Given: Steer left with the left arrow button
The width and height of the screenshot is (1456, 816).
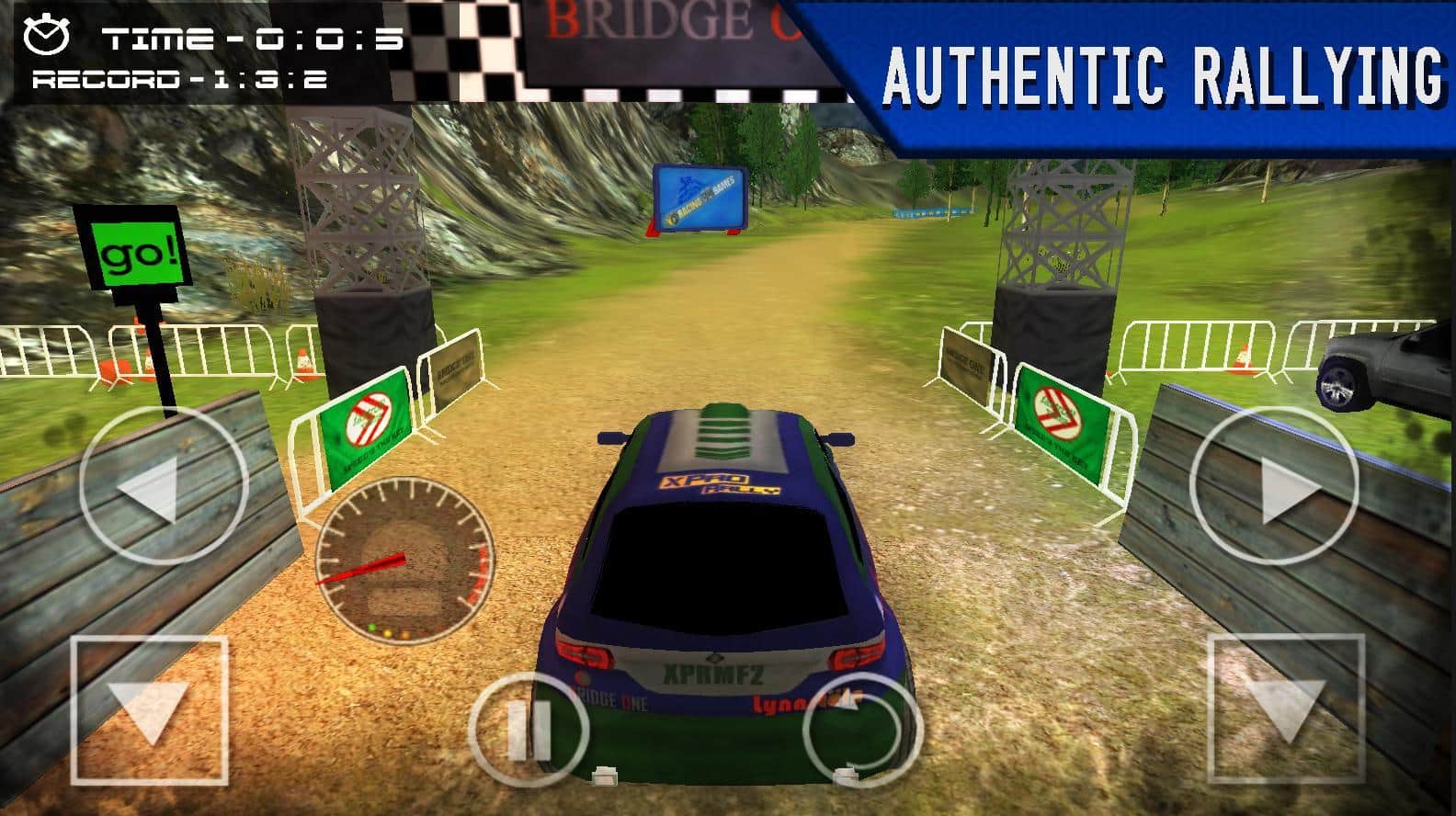Looking at the screenshot, I should click(x=164, y=483).
